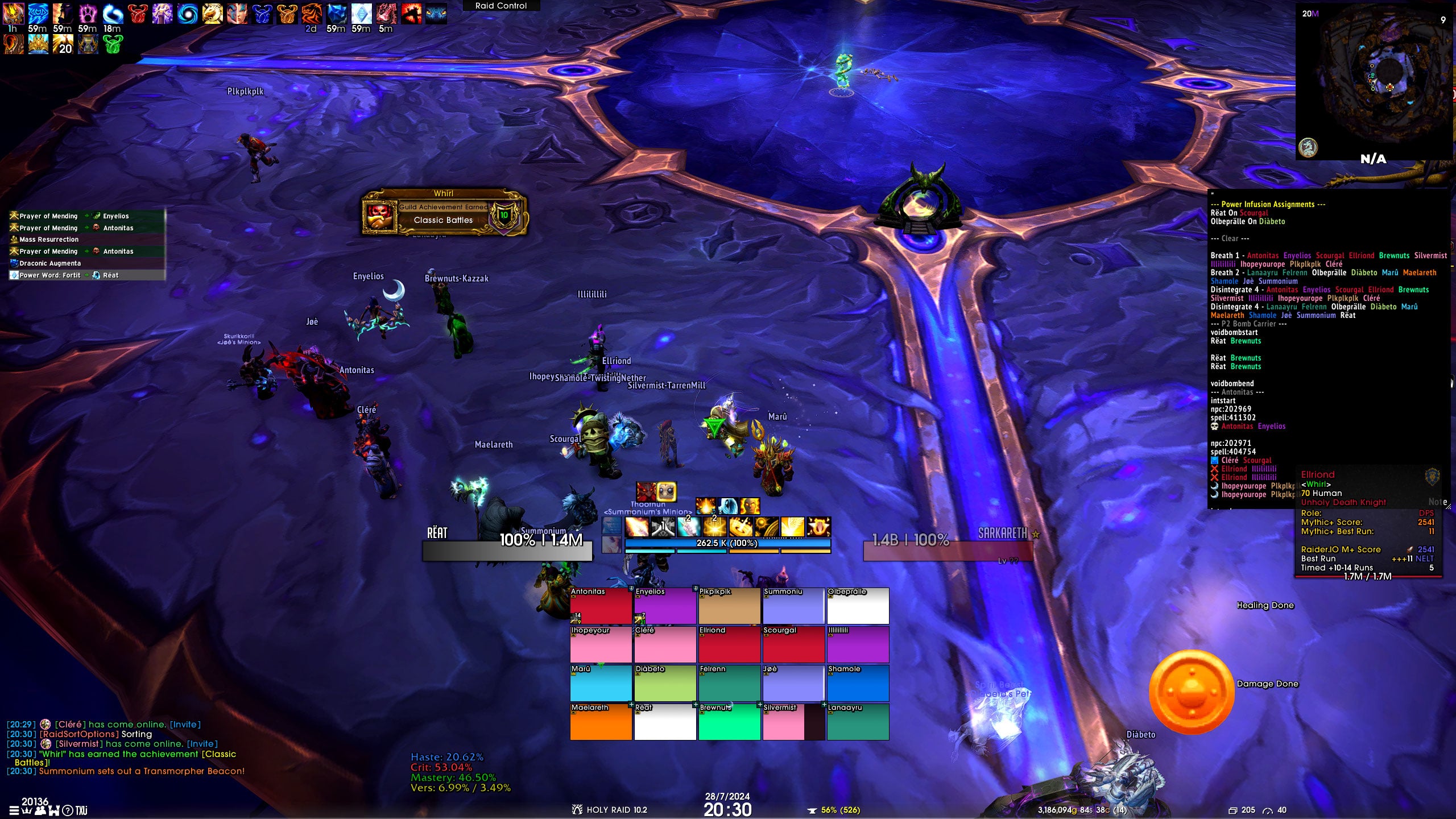Image resolution: width=1456 pixels, height=819 pixels.
Task: Click the question mark help icon
Action: [68, 810]
